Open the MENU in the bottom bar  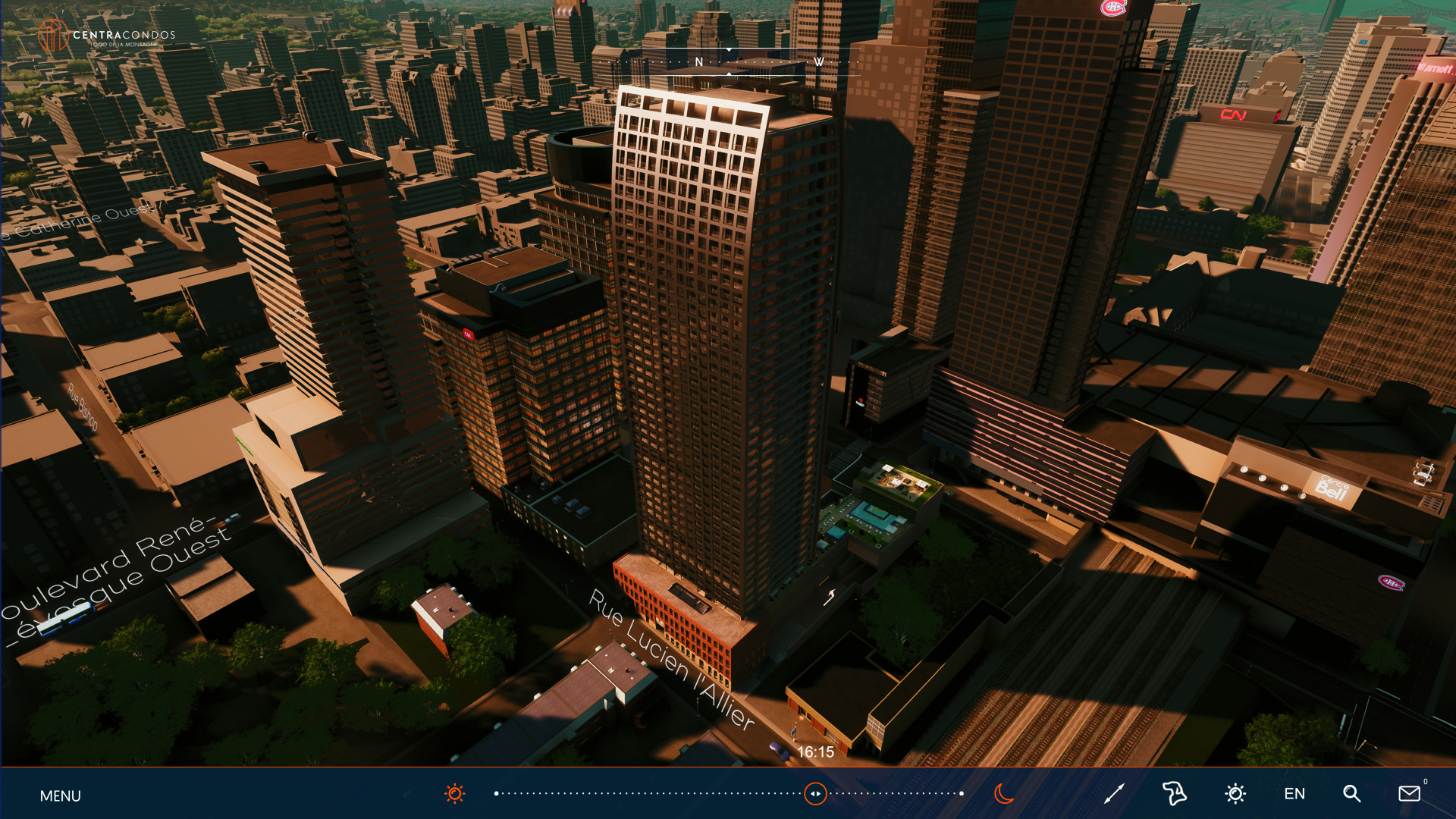(60, 795)
